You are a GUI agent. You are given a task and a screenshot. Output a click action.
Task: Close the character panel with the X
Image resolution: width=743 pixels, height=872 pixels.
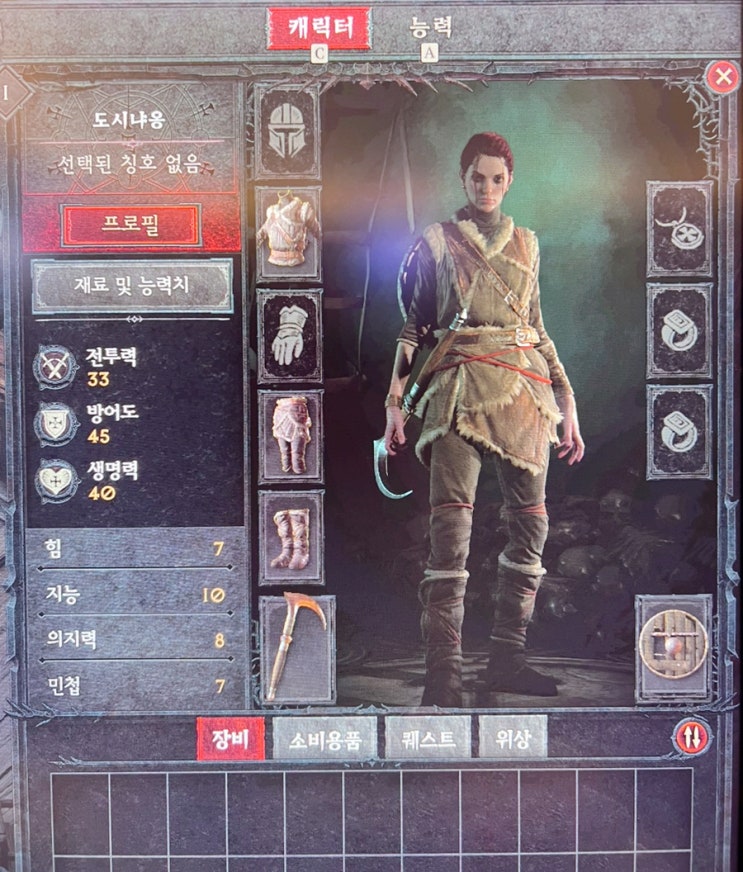(x=720, y=77)
